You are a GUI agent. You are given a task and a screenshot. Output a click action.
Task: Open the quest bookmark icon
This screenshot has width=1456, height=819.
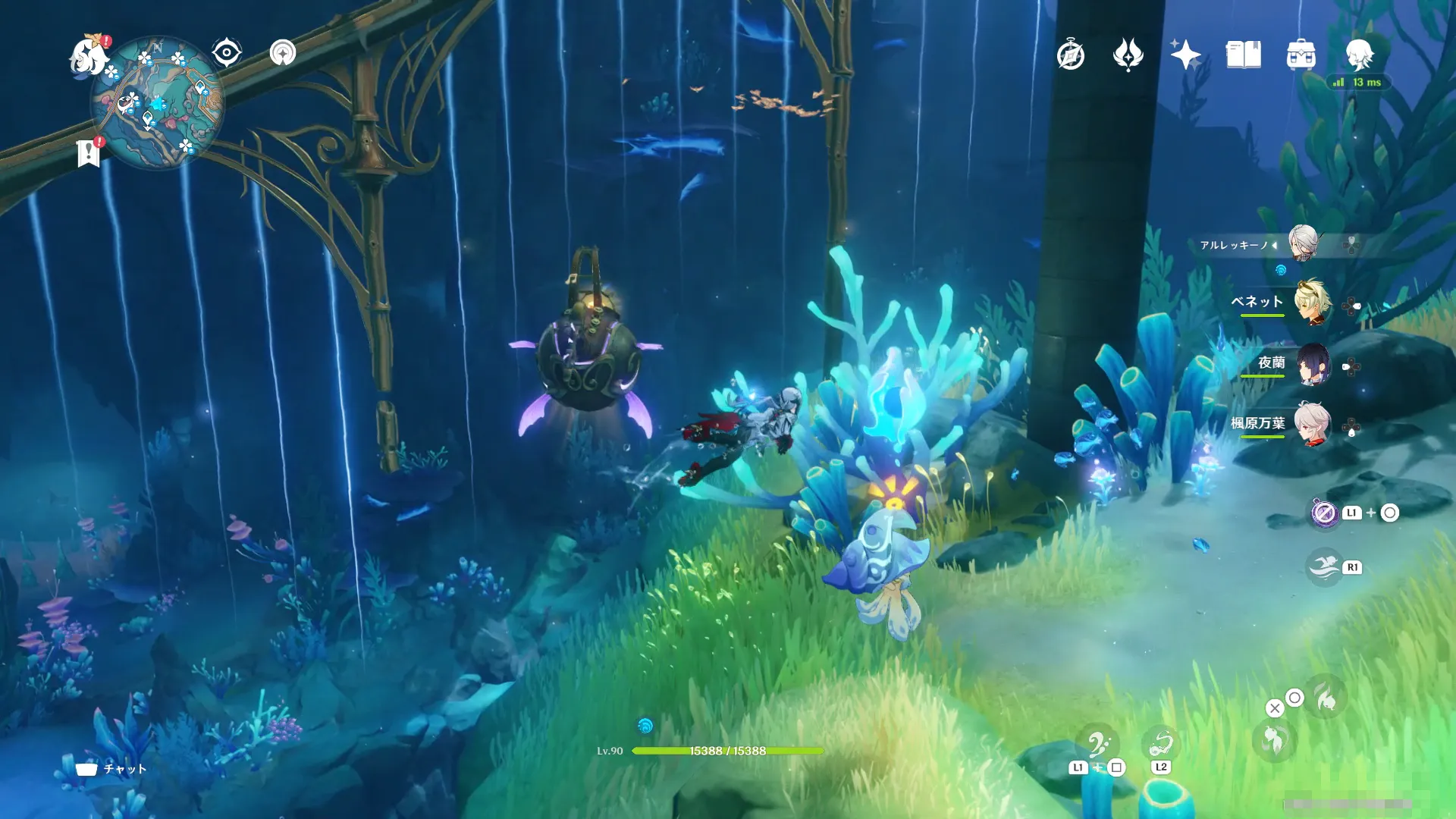[89, 152]
